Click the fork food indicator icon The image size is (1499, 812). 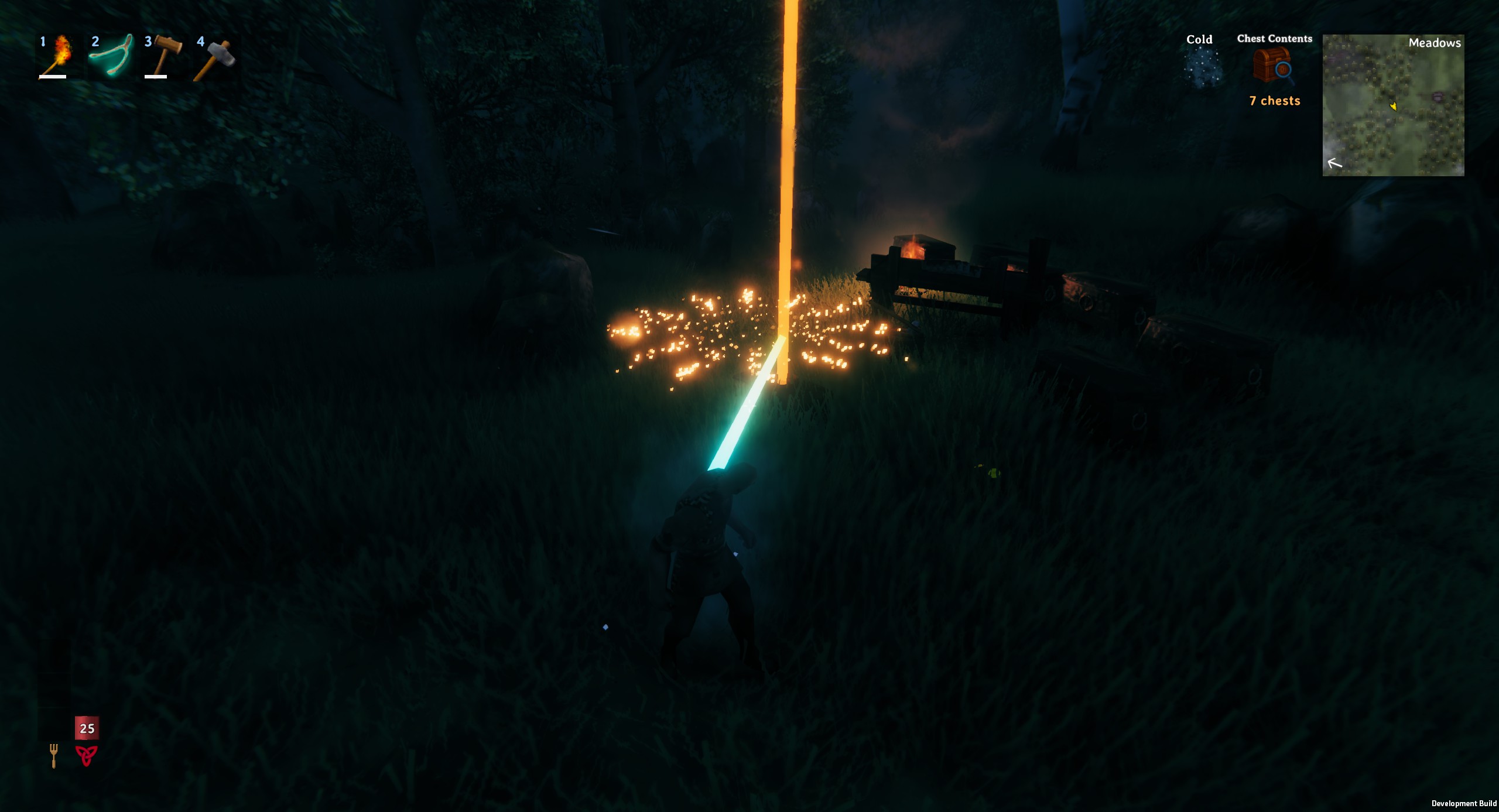point(54,755)
